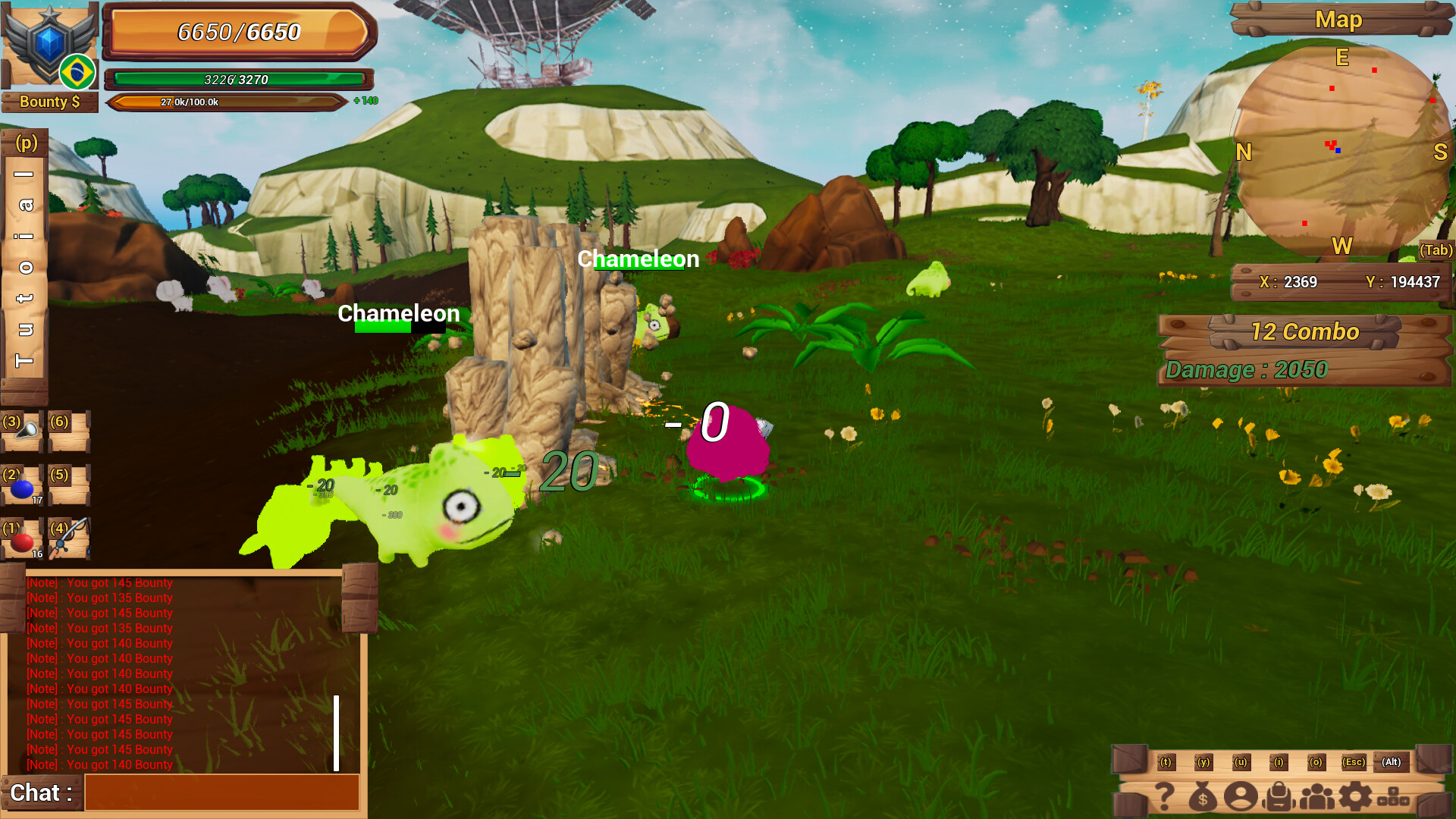Click the Bounty $ label
This screenshot has height=819, width=1456.
[x=49, y=102]
